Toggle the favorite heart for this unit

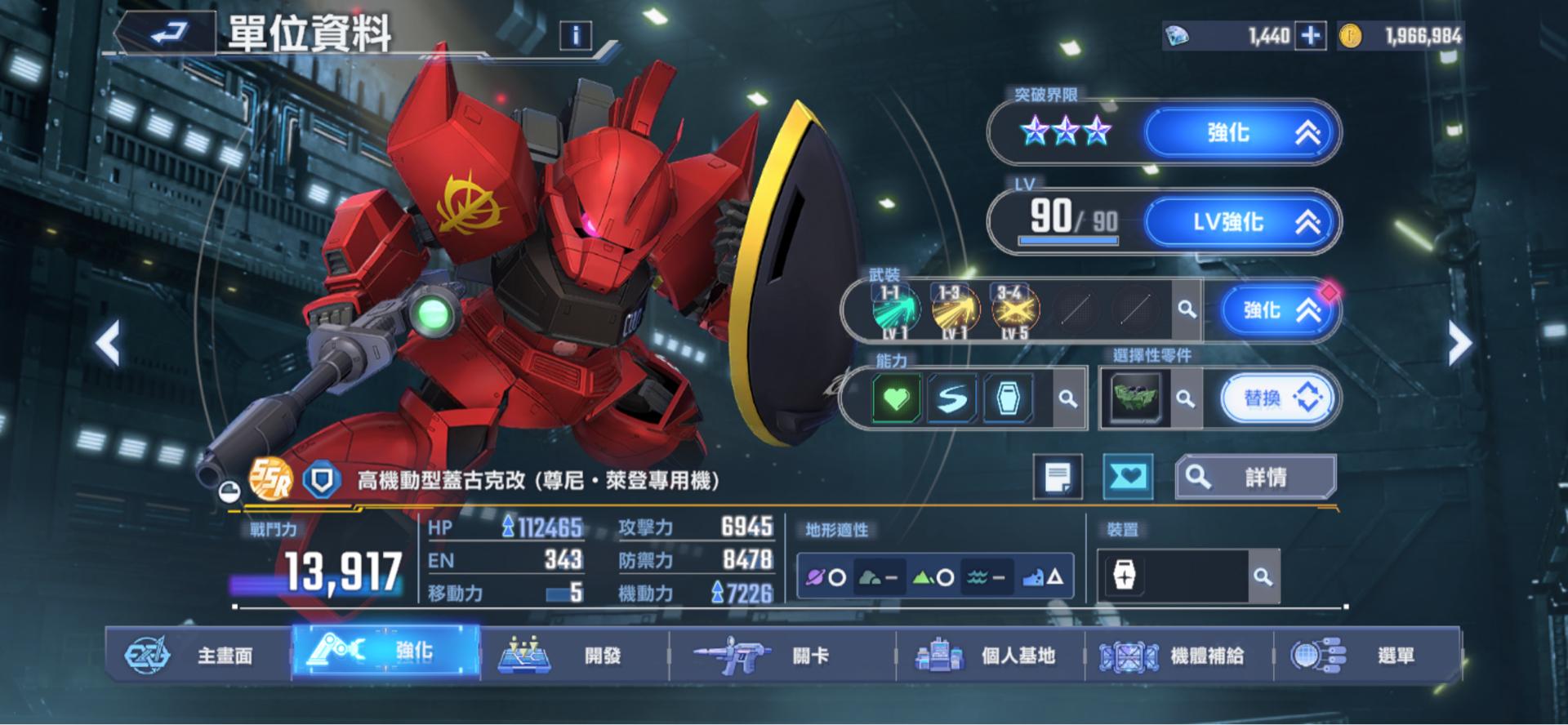click(1127, 477)
